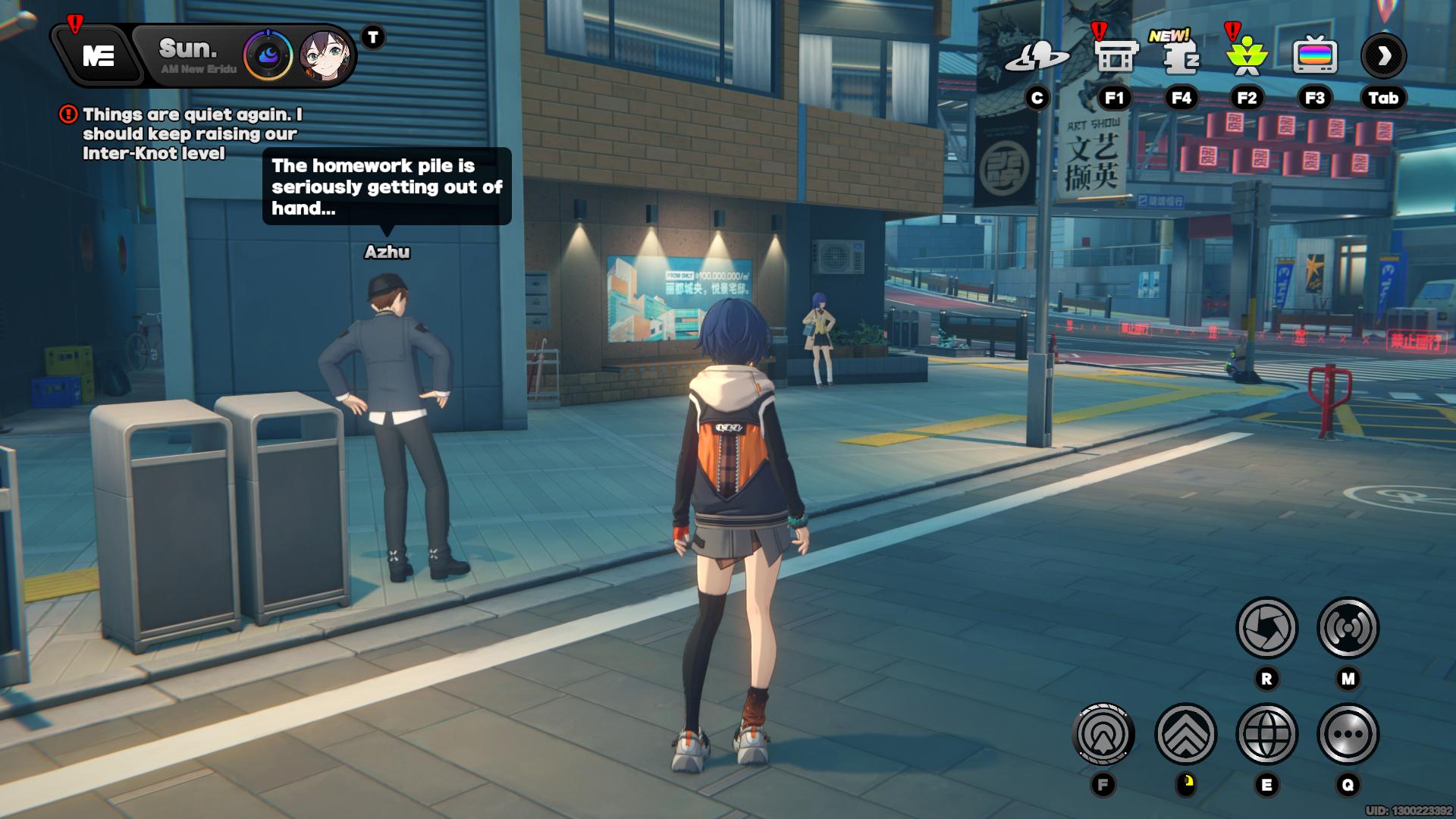Tap the round arch-symbol button
1456x819 pixels.
pos(1103,734)
